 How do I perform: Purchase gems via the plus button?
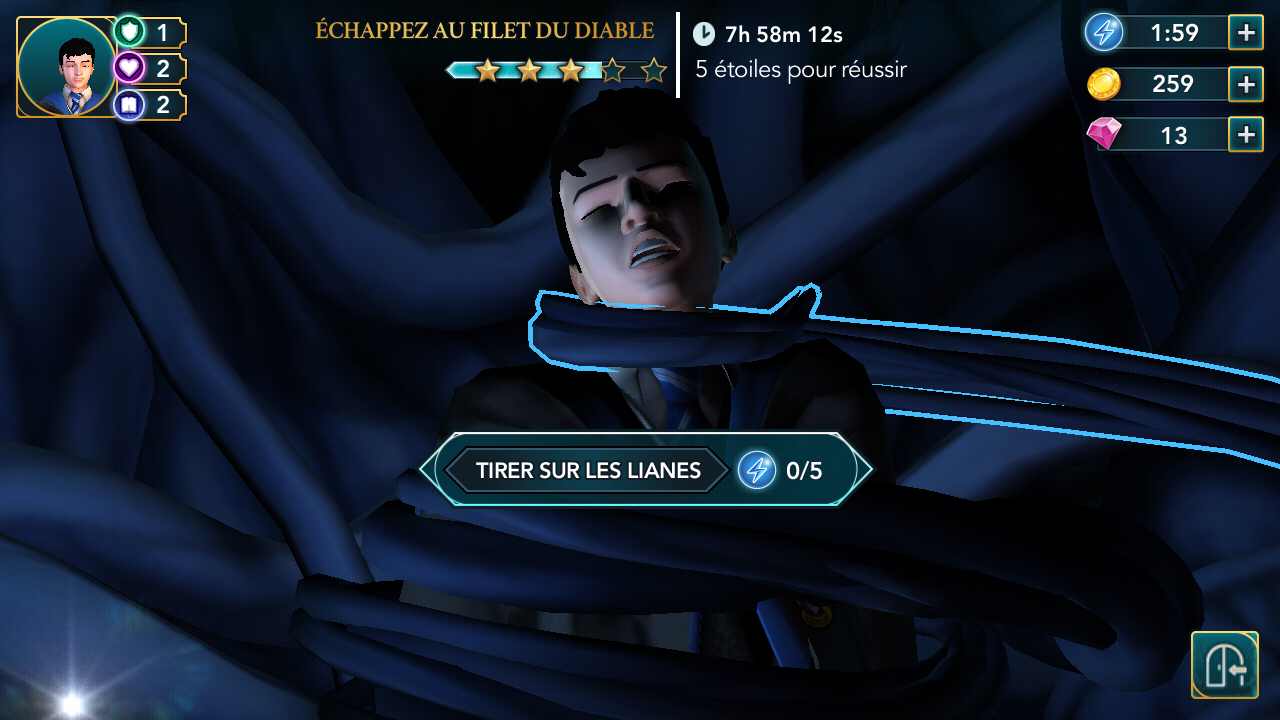1244,134
